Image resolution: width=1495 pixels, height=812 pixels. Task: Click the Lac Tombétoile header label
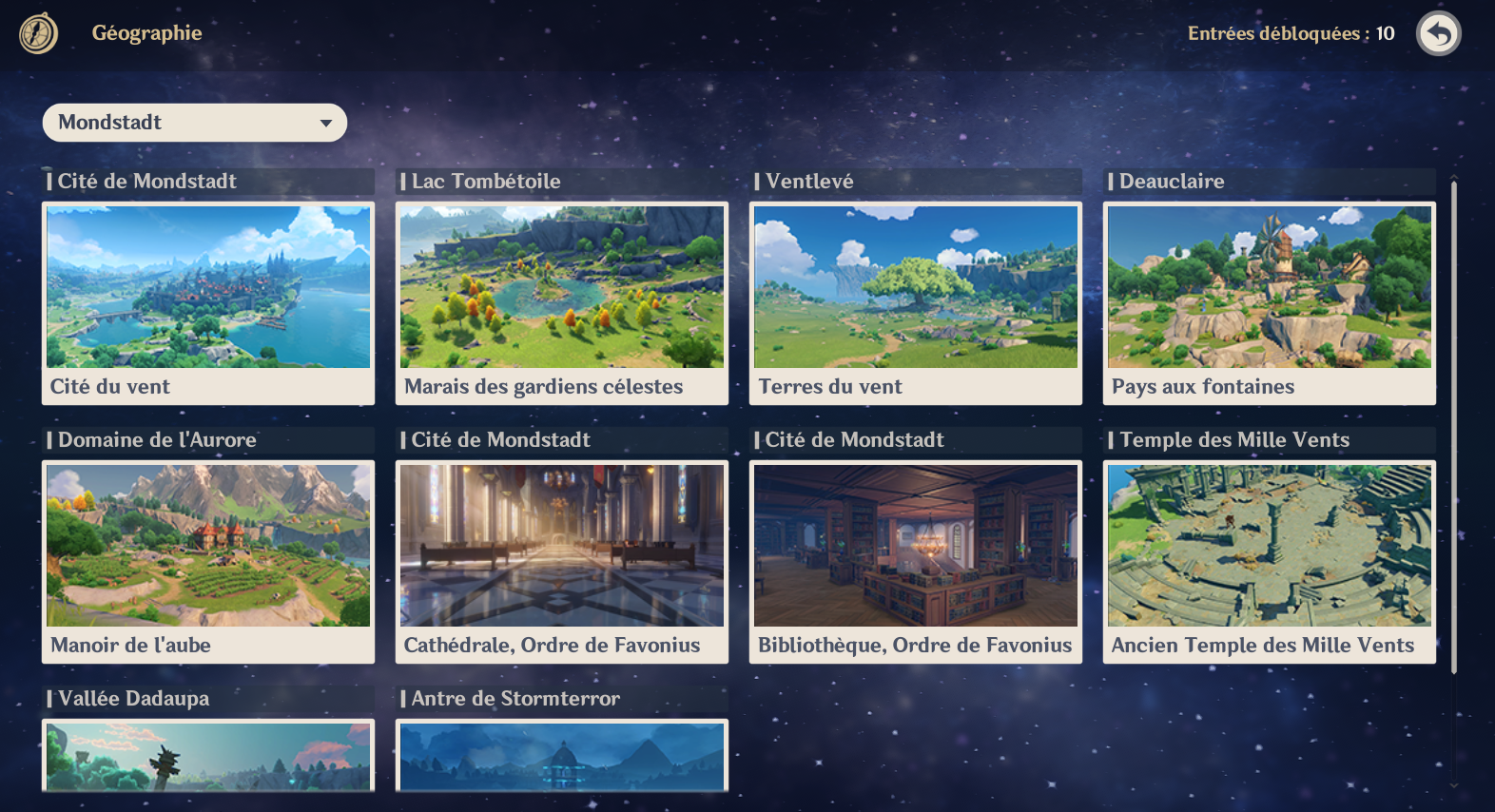[x=483, y=181]
